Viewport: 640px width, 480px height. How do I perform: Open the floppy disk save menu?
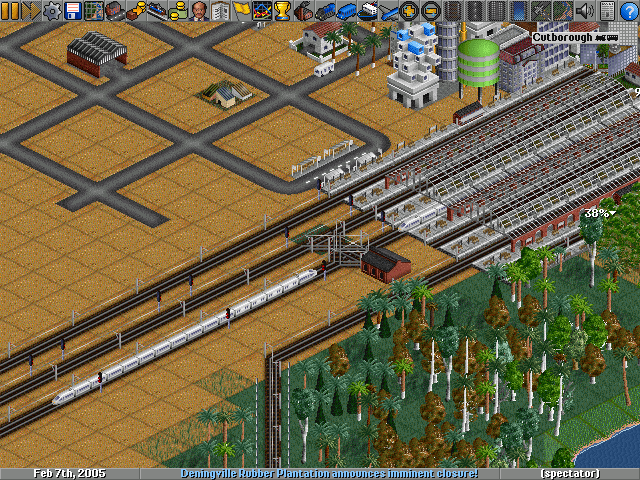[73, 11]
